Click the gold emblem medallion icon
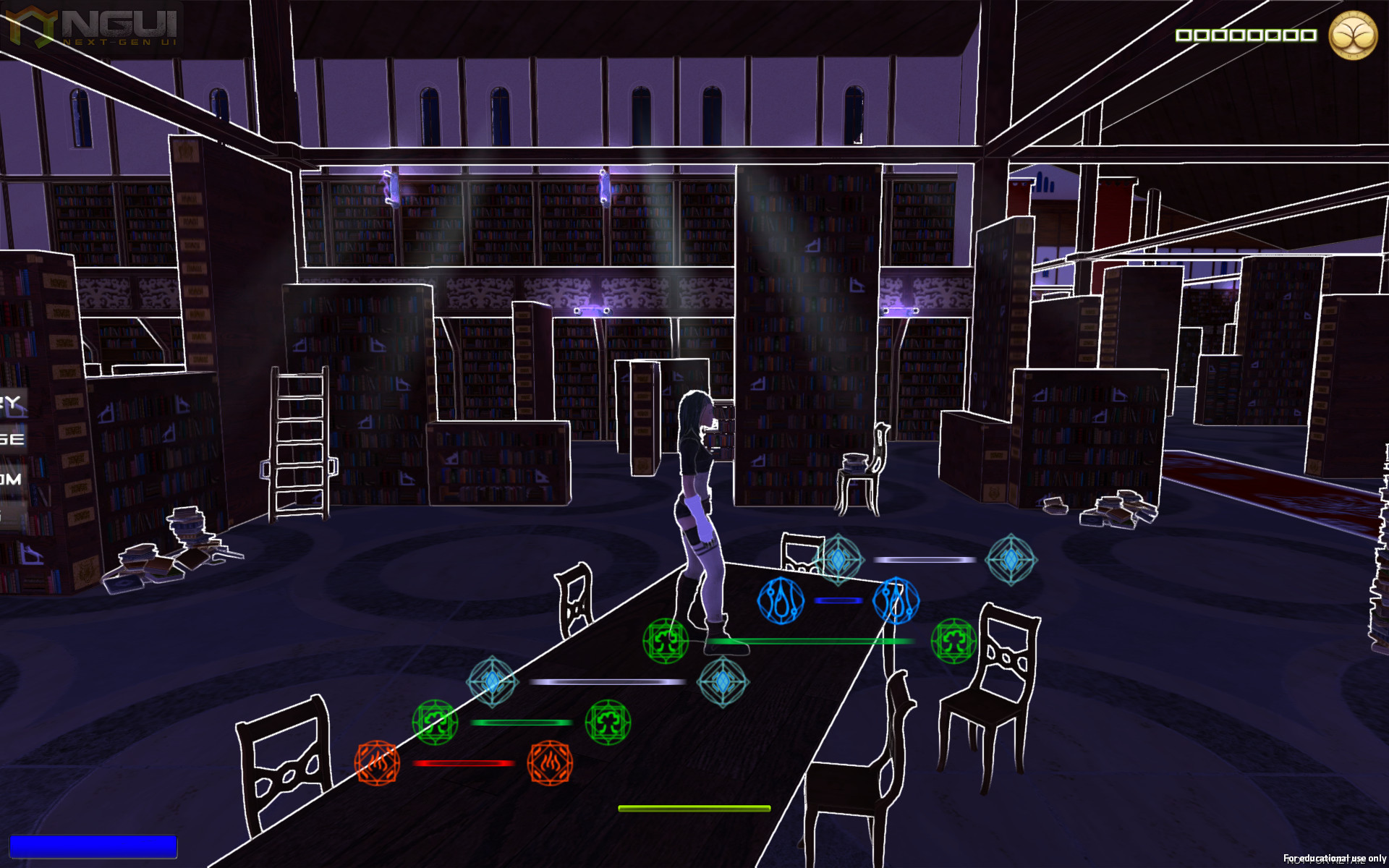Screen dimensions: 1389x868 point(1352,35)
